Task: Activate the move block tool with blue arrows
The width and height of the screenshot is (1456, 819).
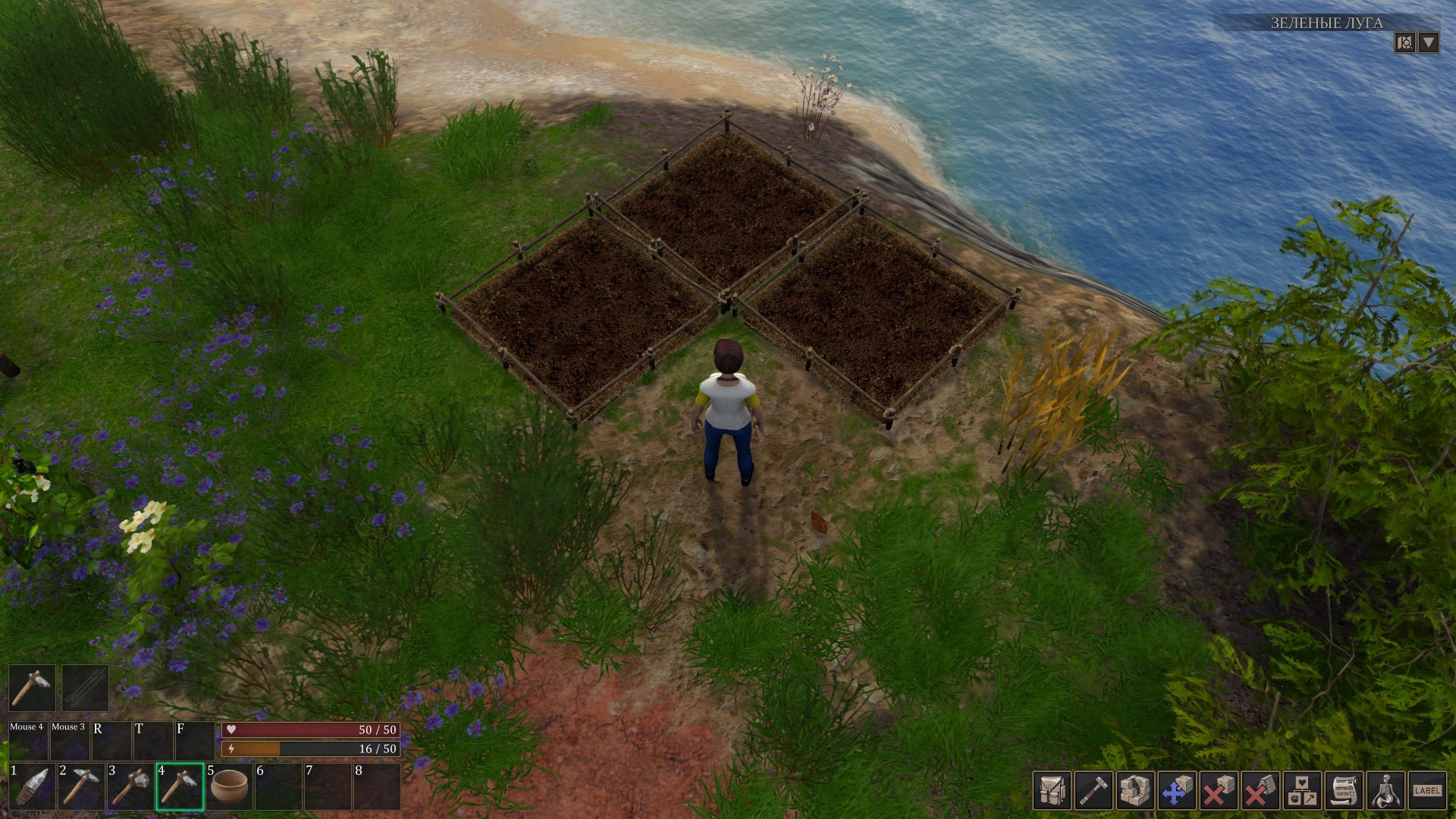Action: (x=1177, y=791)
